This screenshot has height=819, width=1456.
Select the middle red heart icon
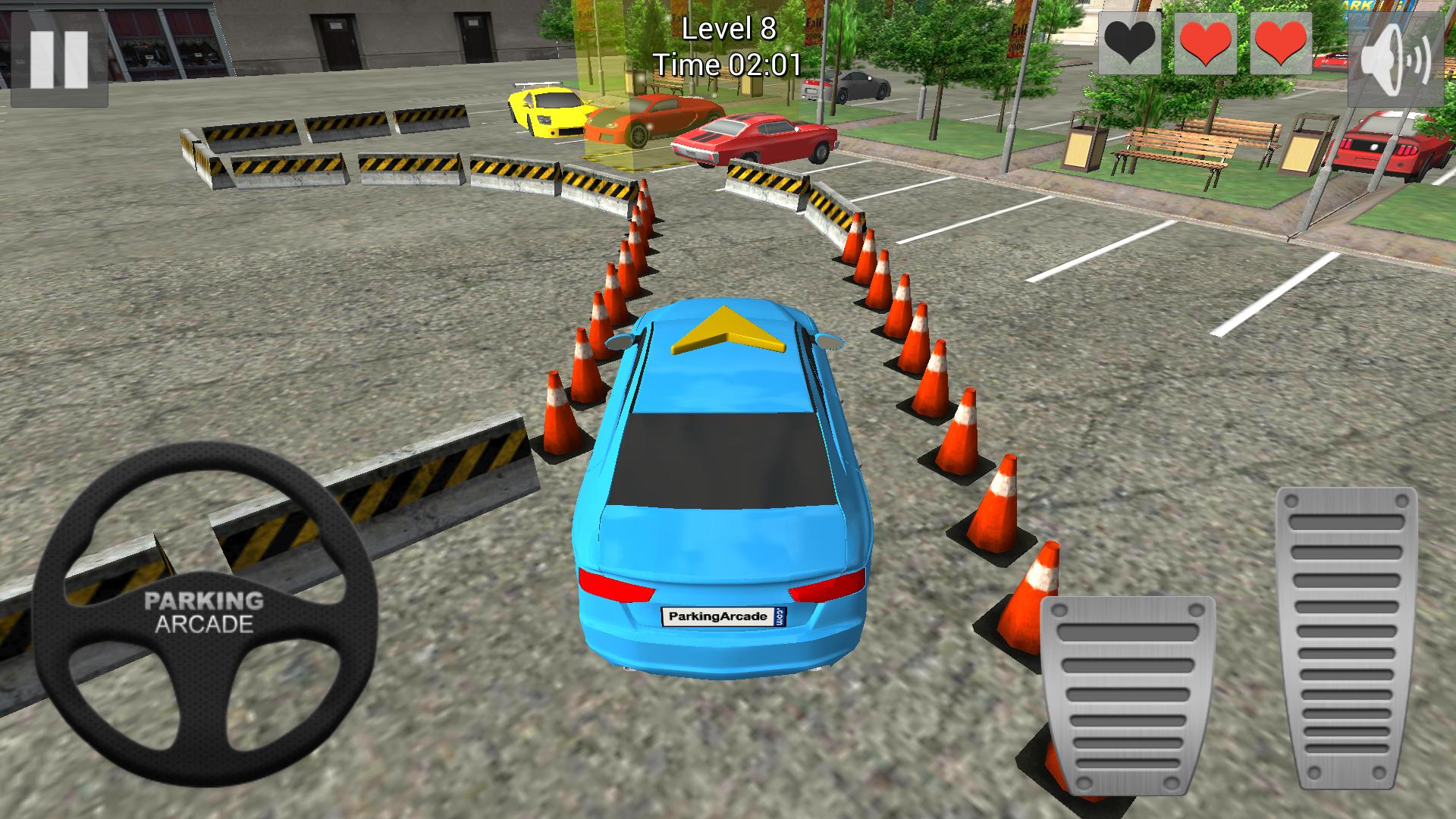tap(1207, 39)
